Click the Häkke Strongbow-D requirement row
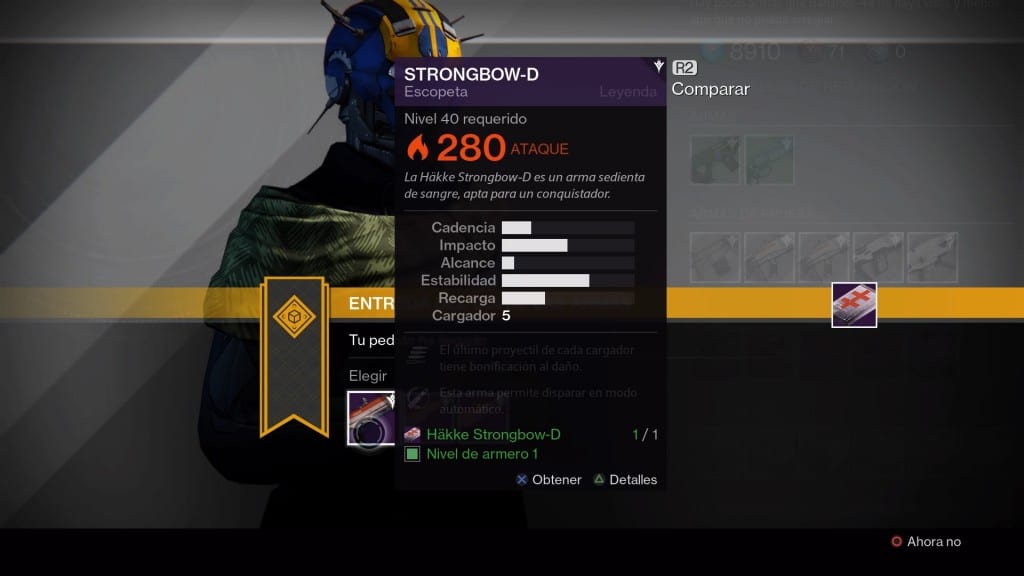This screenshot has height=576, width=1024. (493, 434)
